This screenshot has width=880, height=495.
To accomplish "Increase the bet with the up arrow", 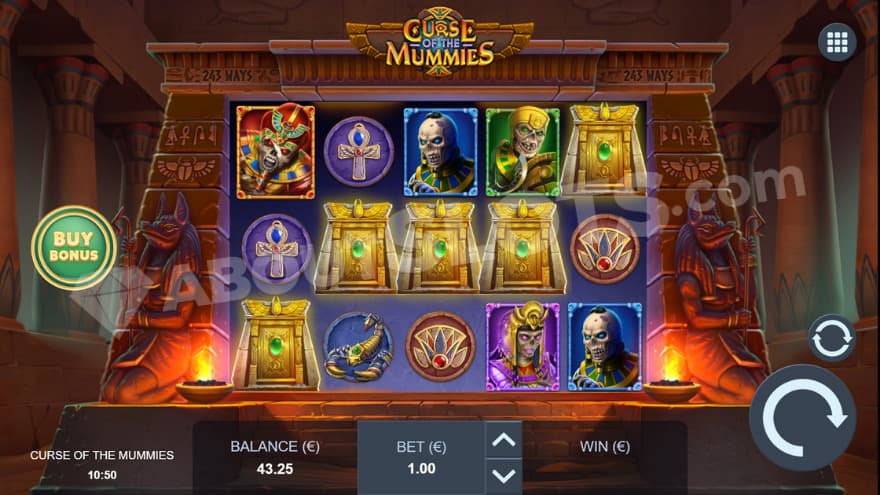I will point(504,440).
